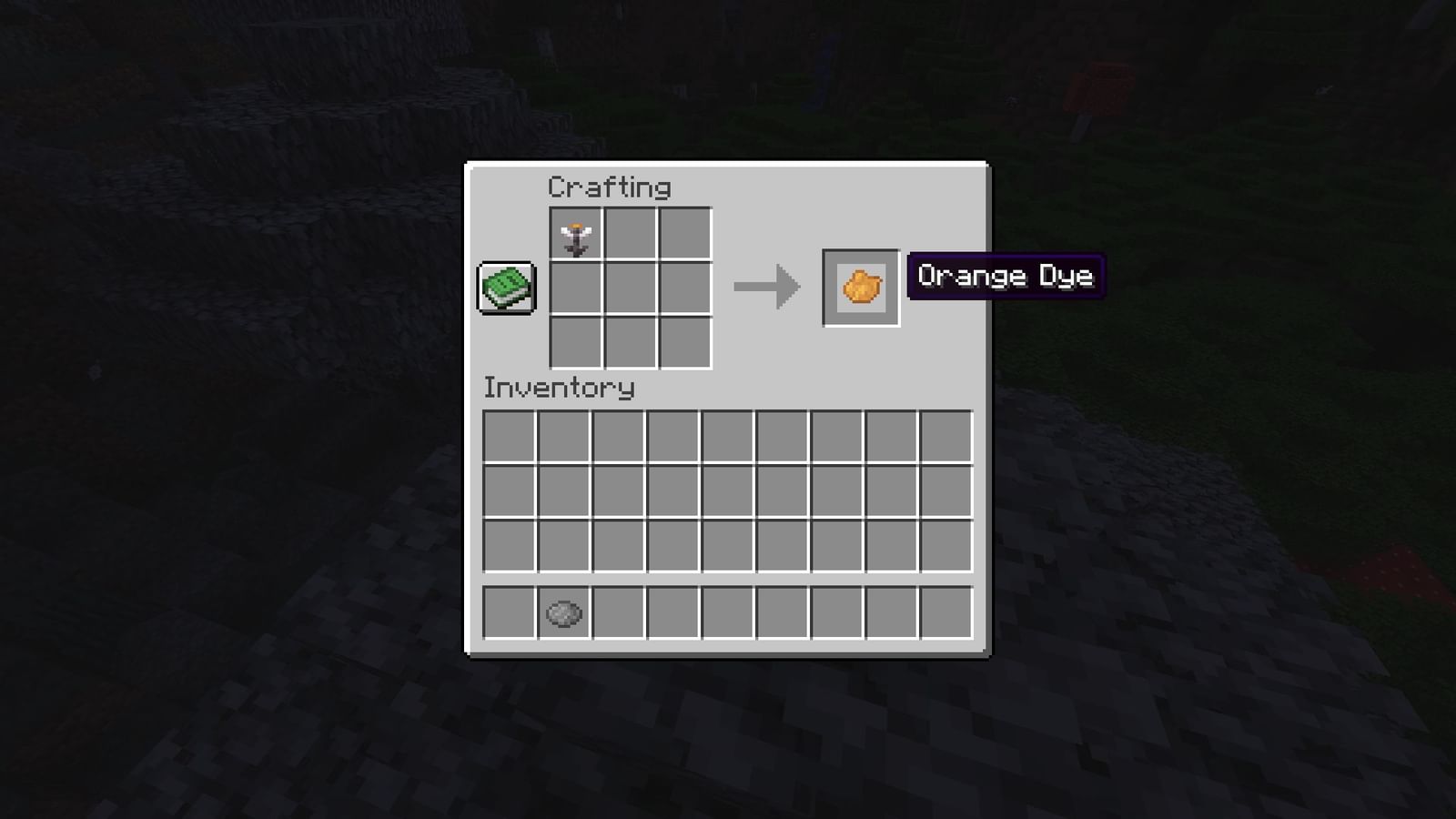Pick up the oxeye daisy from the crafting grid
This screenshot has height=819, width=1456.
[x=575, y=234]
